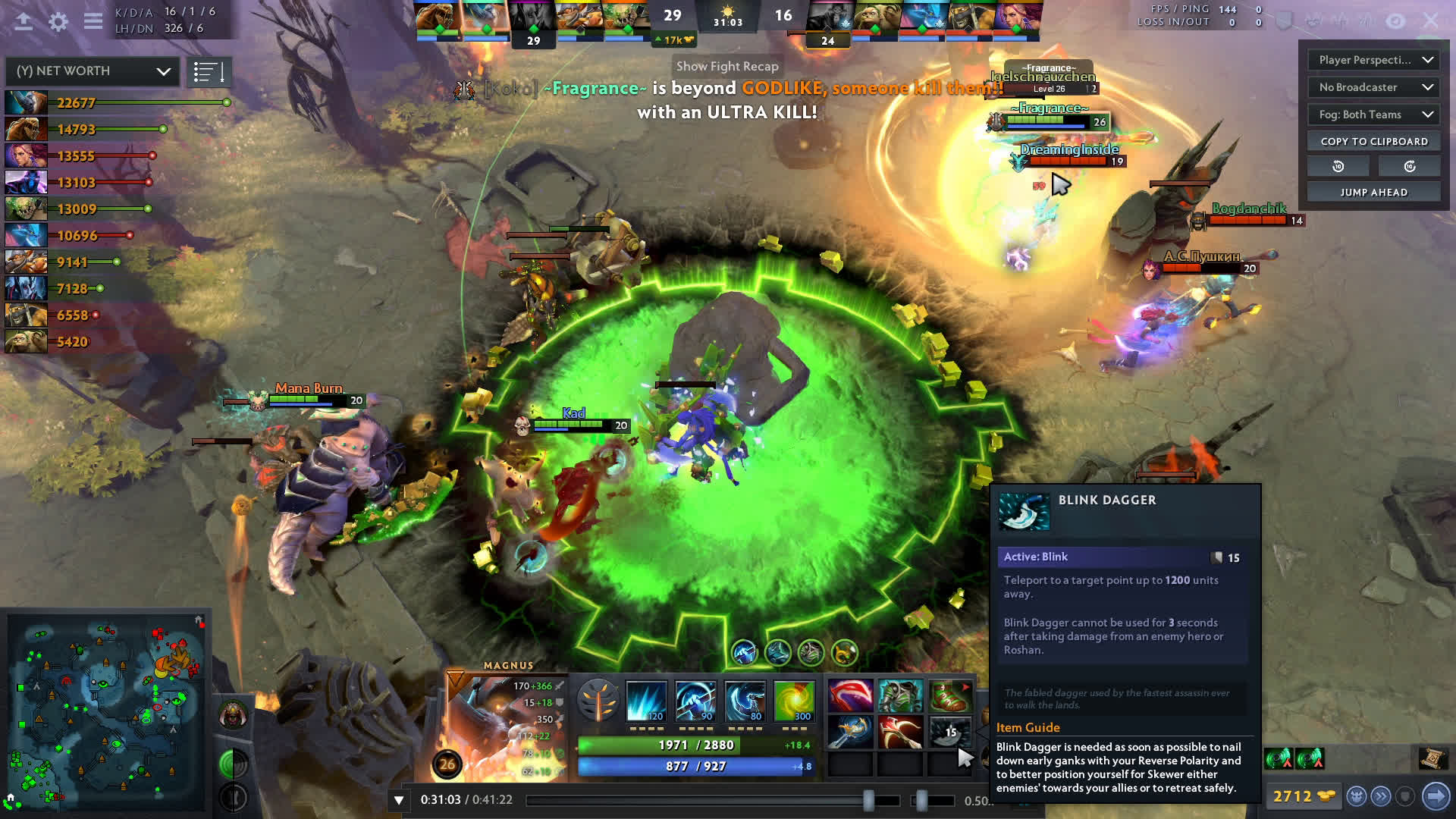Open the Player Perspective camera dropdown
This screenshot has width=1456, height=819.
(1374, 60)
